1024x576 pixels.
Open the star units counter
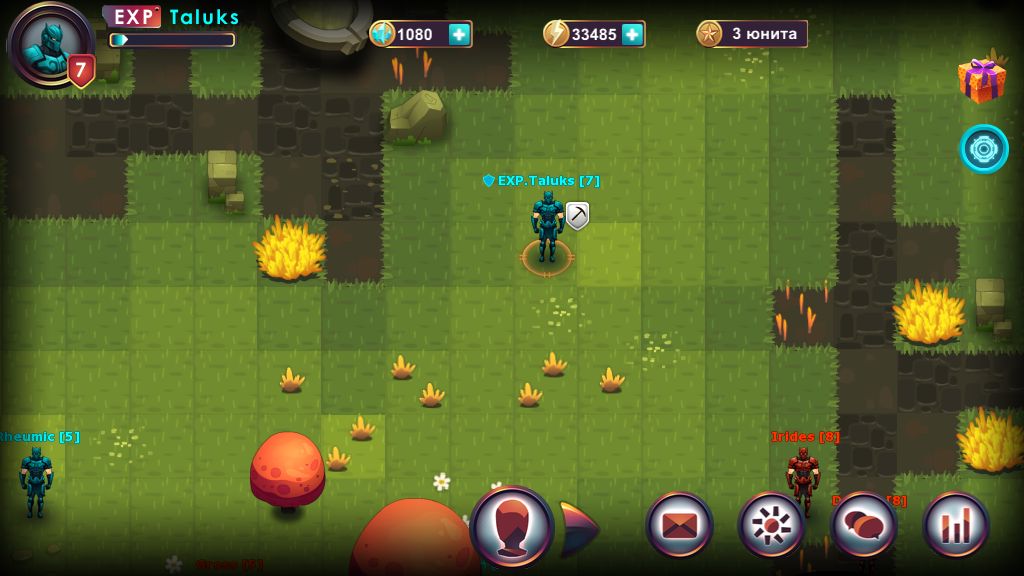pyautogui.click(x=752, y=34)
